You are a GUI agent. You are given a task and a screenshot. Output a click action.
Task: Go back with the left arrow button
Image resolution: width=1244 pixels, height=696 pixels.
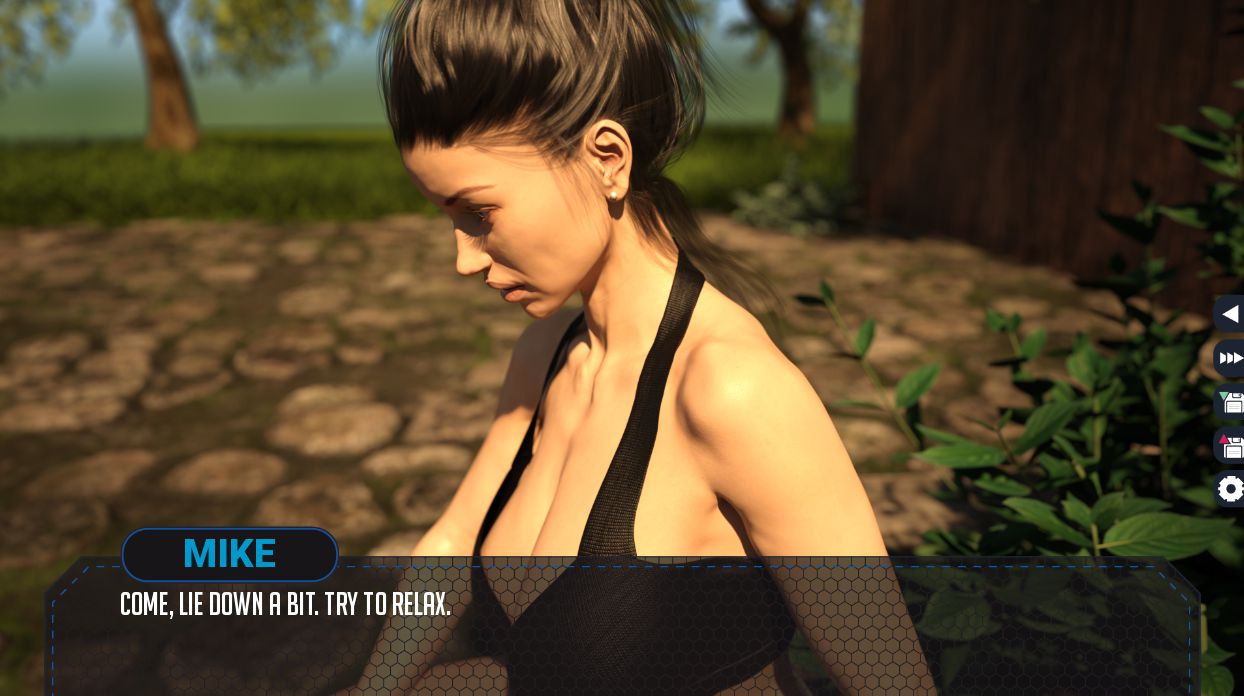pyautogui.click(x=1230, y=314)
